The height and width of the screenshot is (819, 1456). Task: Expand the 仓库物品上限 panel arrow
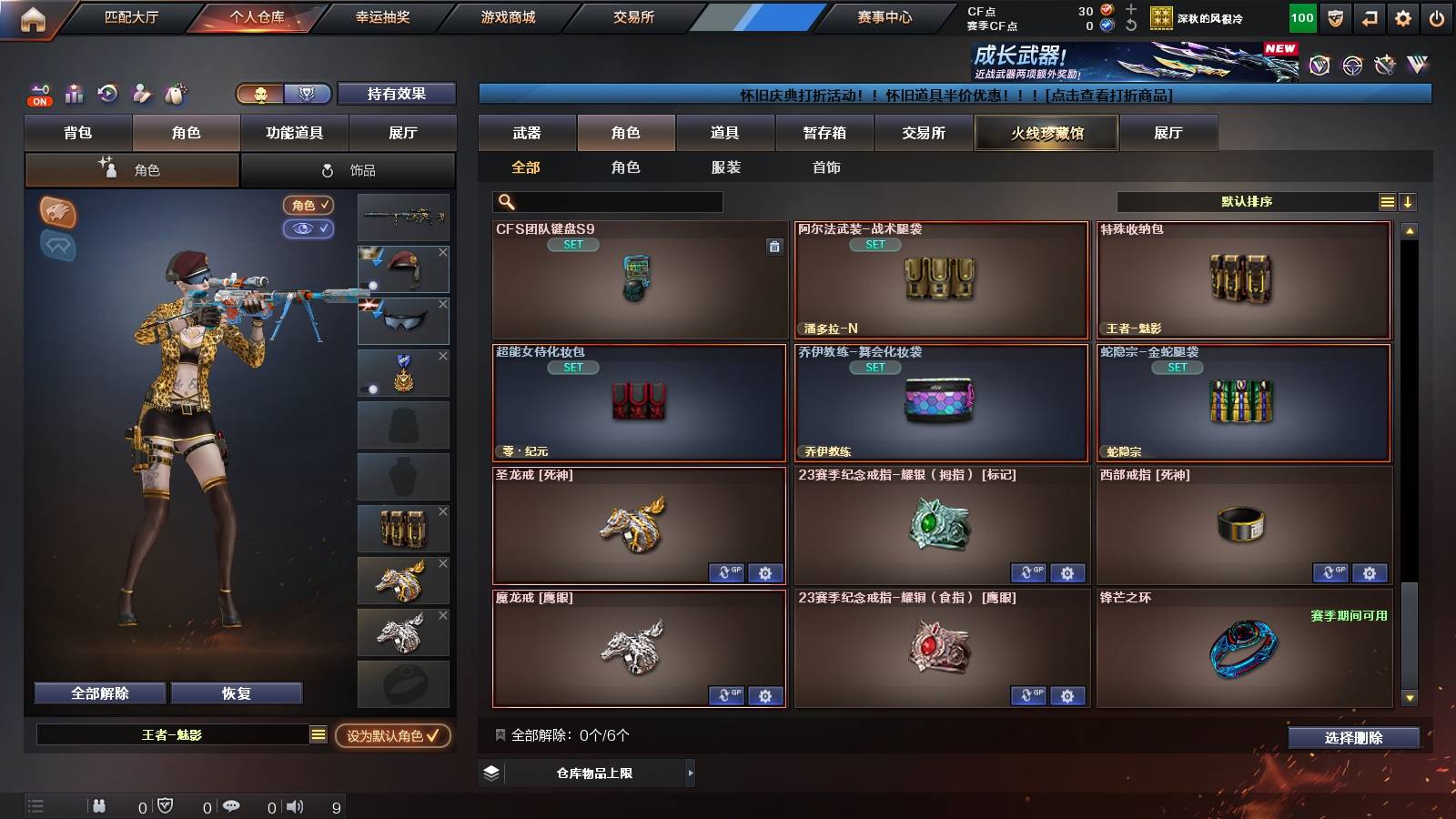[x=690, y=773]
